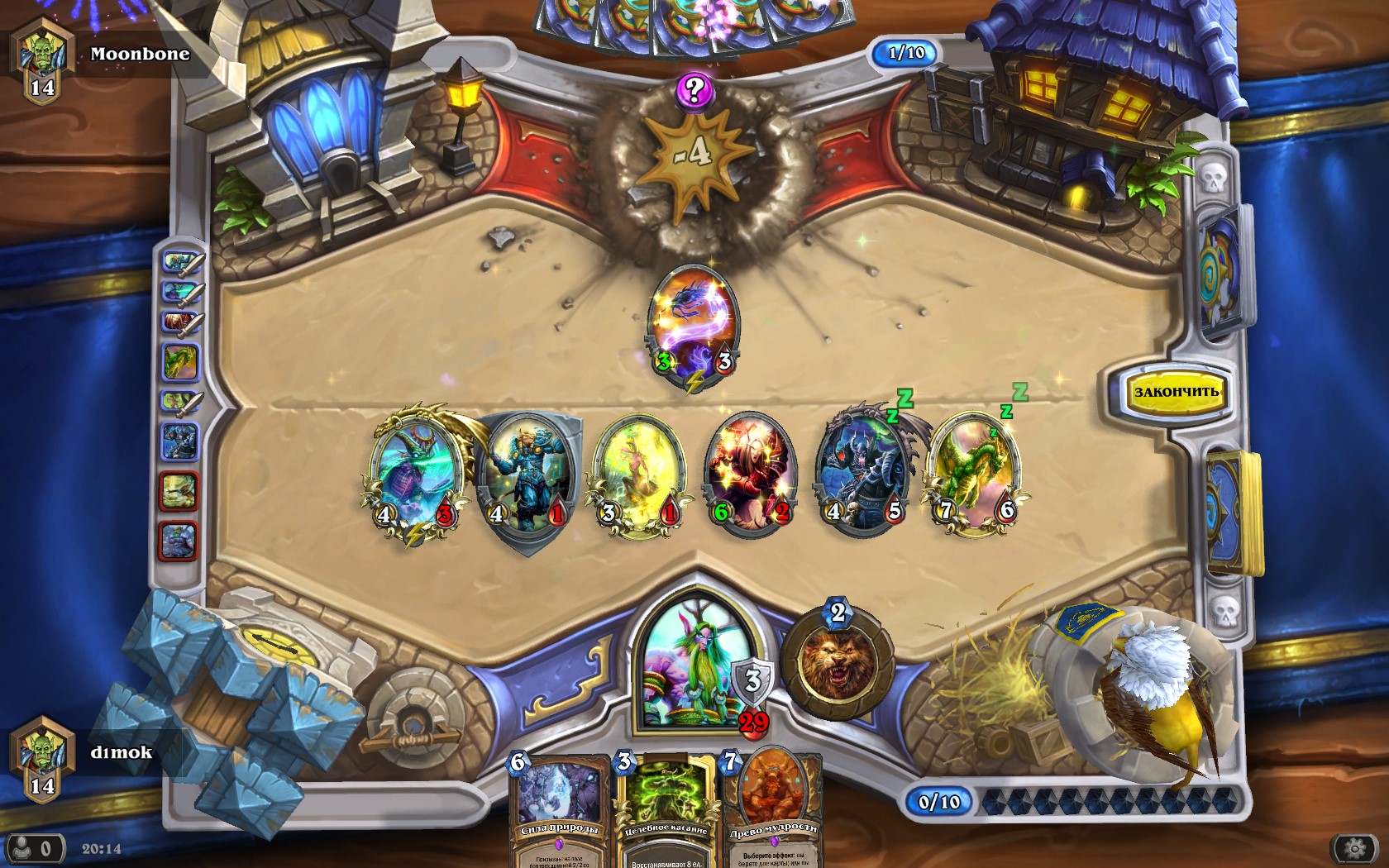This screenshot has width=1389, height=868.
Task: Select the night elf druid hero portrait
Action: [693, 665]
